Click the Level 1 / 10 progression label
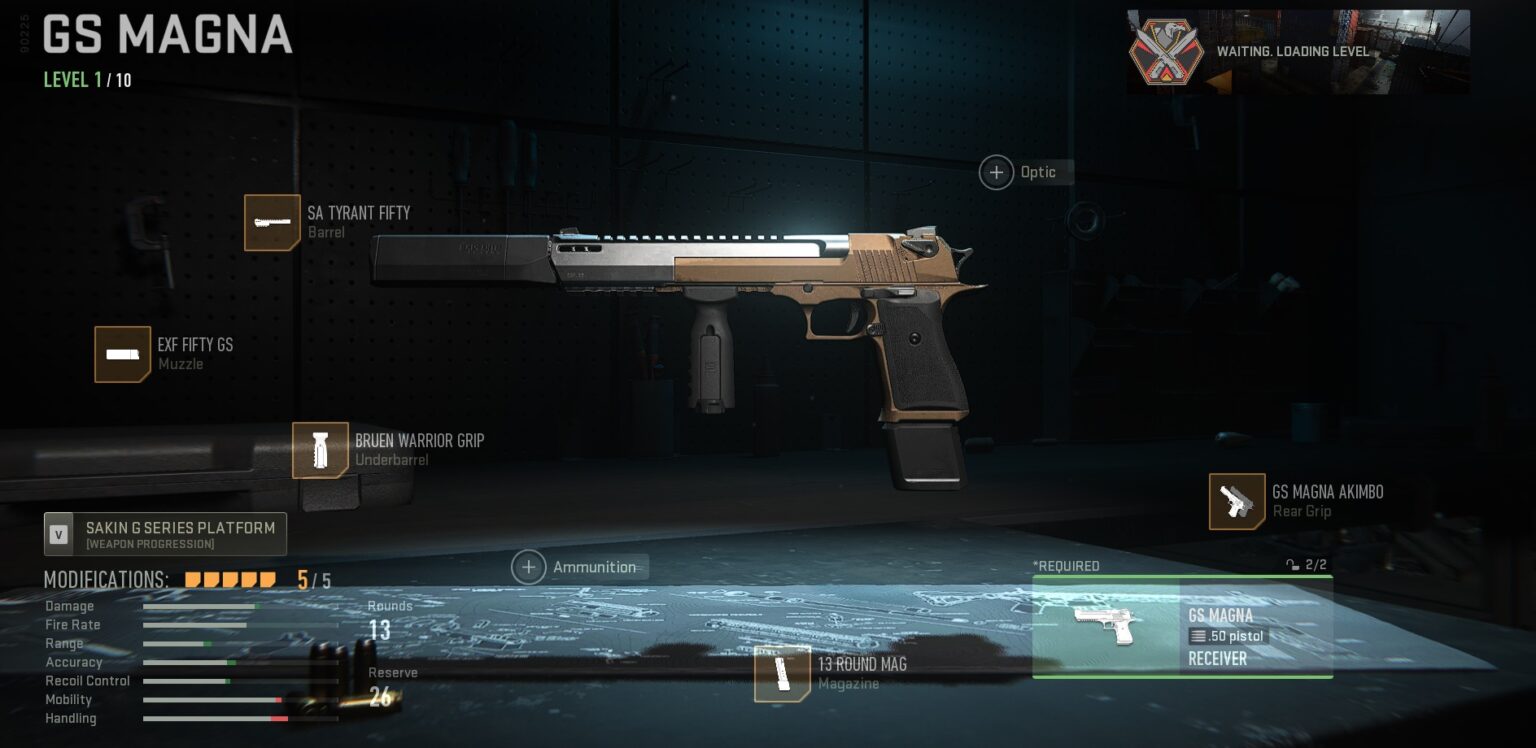Screen dimensions: 1536x748 (x=90, y=79)
